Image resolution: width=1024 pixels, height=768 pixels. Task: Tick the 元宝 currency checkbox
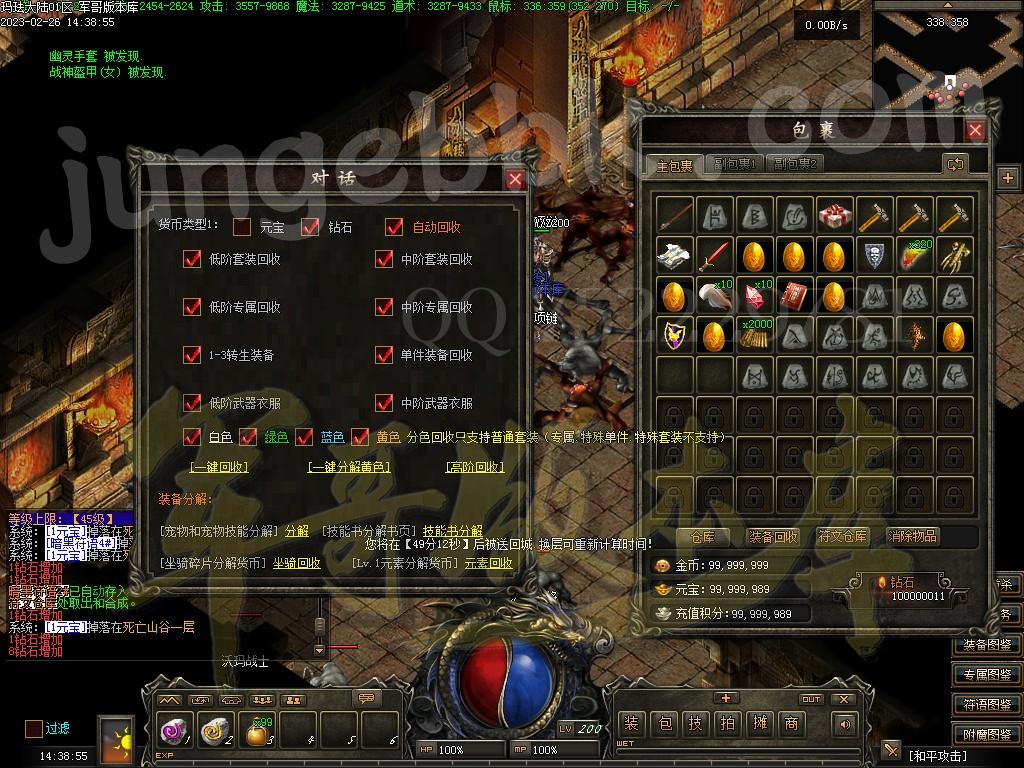(242, 227)
